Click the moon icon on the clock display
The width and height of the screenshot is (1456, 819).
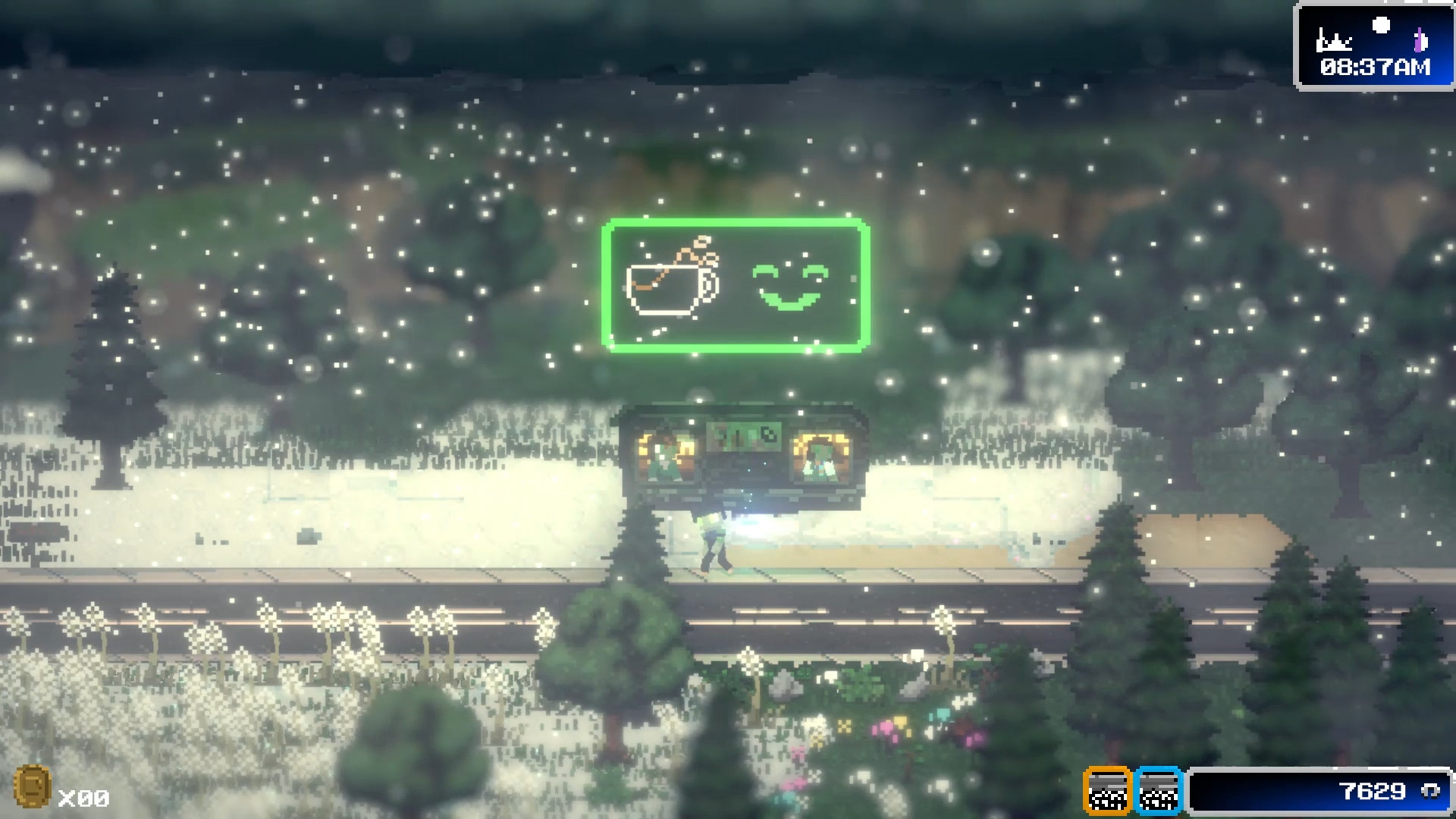tap(1382, 24)
